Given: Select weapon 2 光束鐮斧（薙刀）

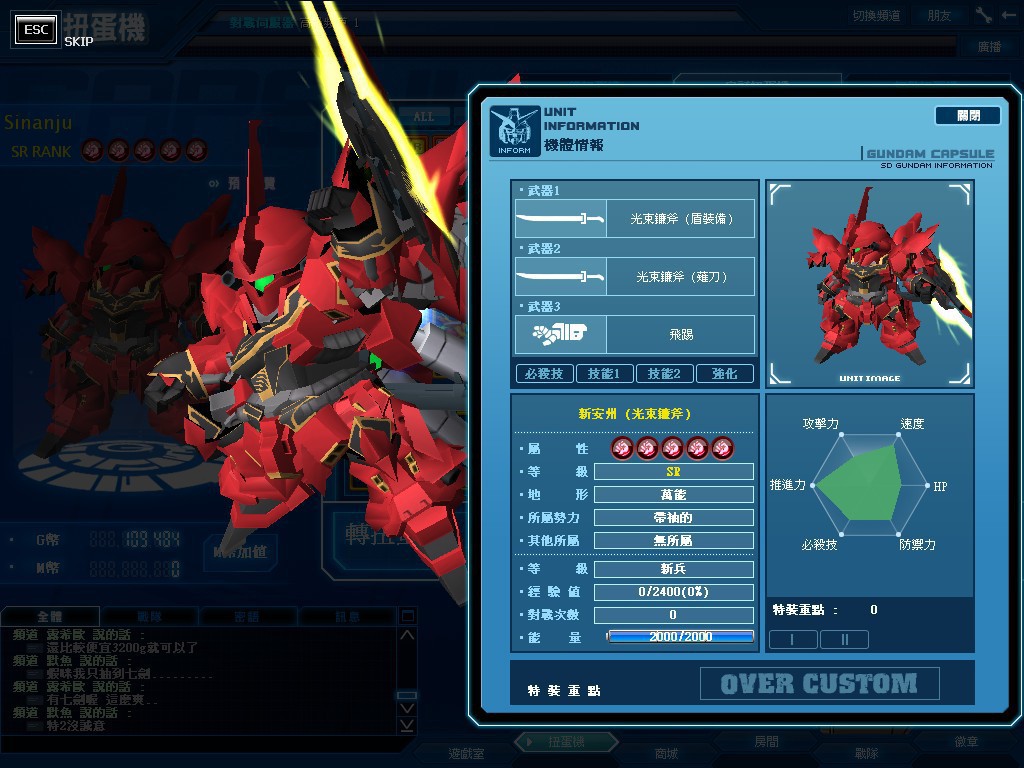Looking at the screenshot, I should 634,276.
